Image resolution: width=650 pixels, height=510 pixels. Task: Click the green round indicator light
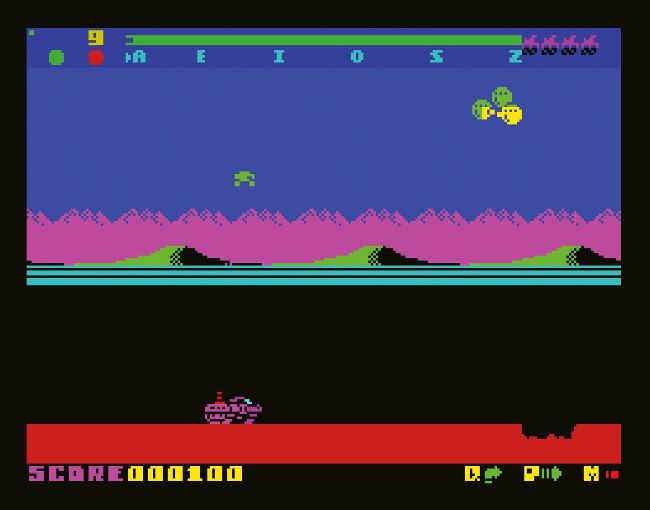pyautogui.click(x=56, y=57)
